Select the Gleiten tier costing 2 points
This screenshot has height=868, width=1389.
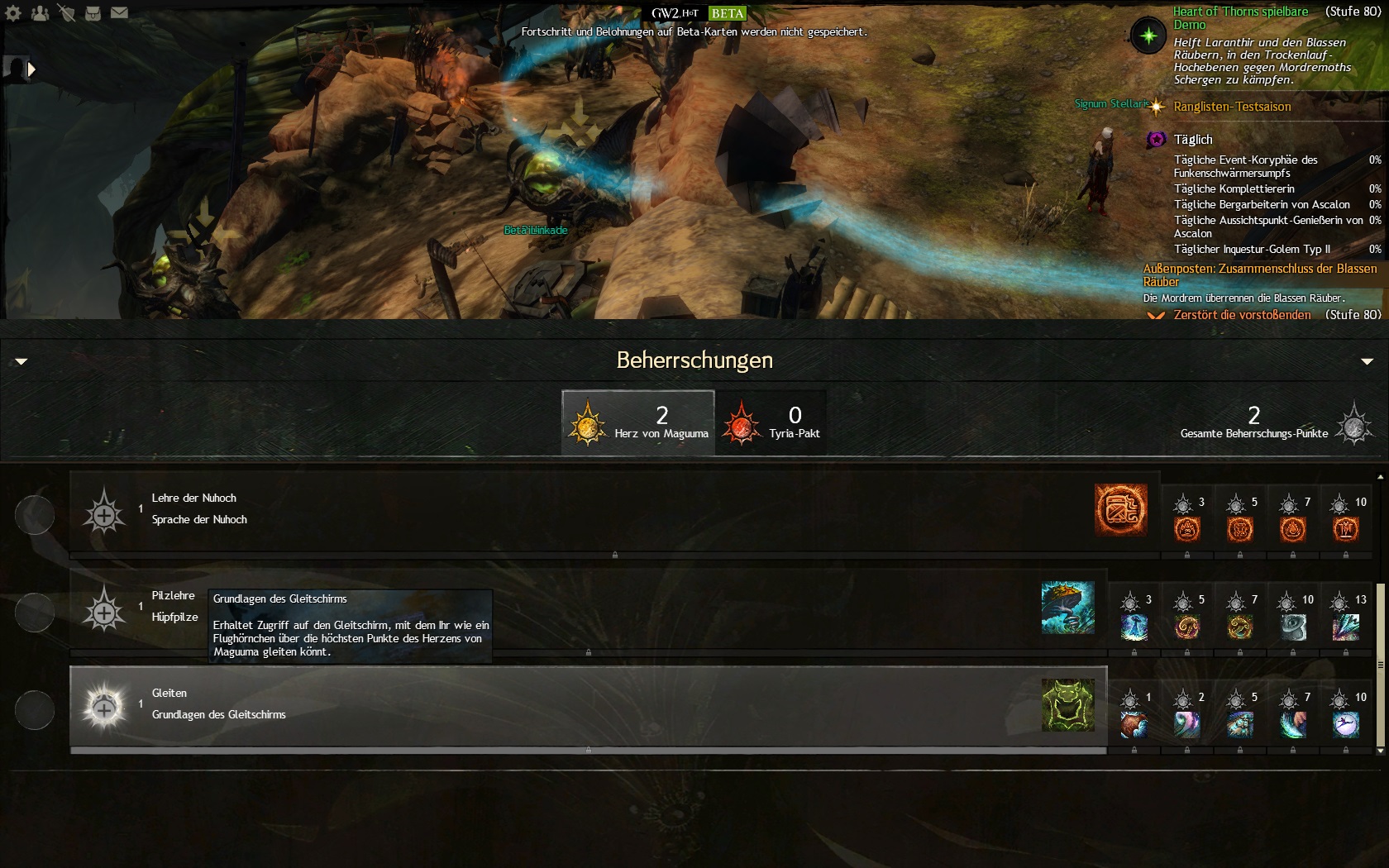(1187, 723)
